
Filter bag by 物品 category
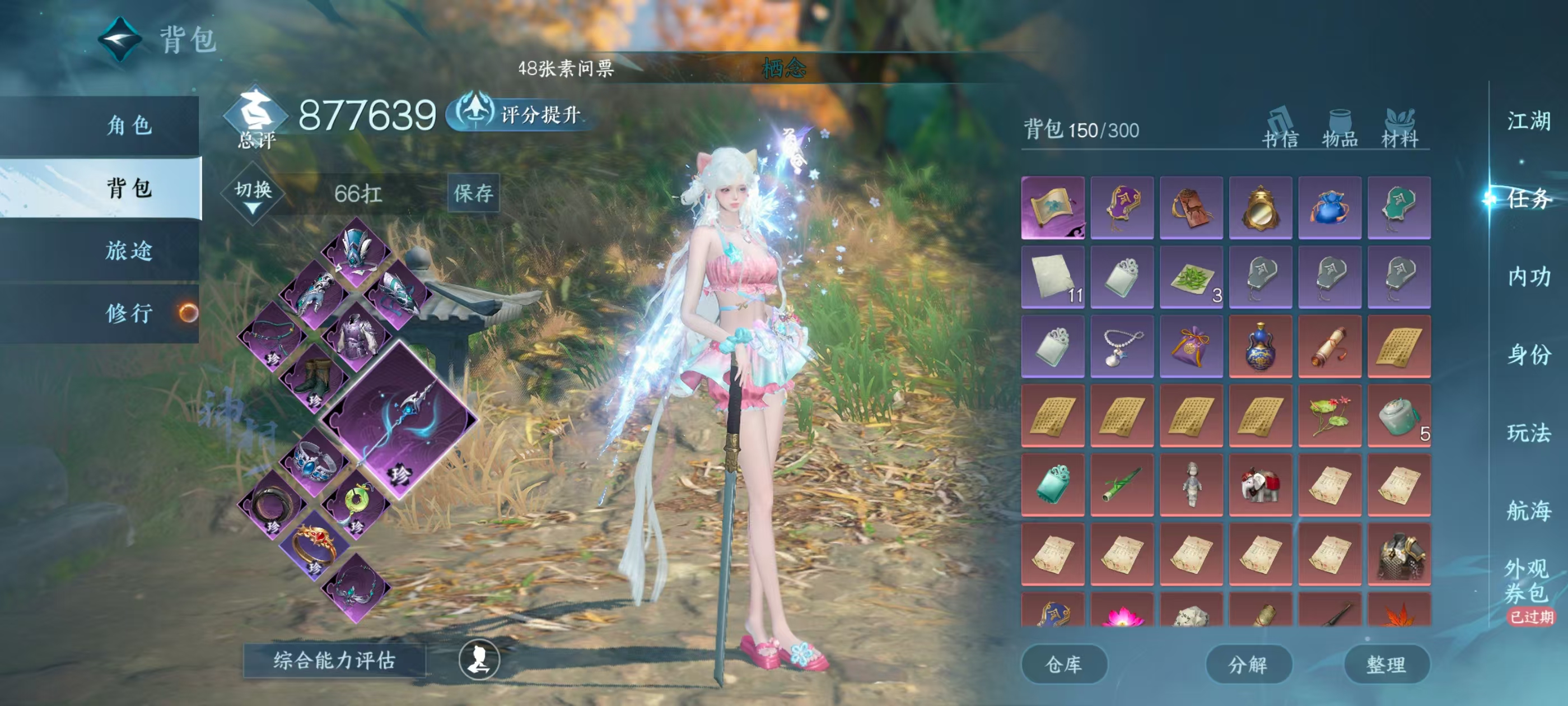[x=1340, y=128]
